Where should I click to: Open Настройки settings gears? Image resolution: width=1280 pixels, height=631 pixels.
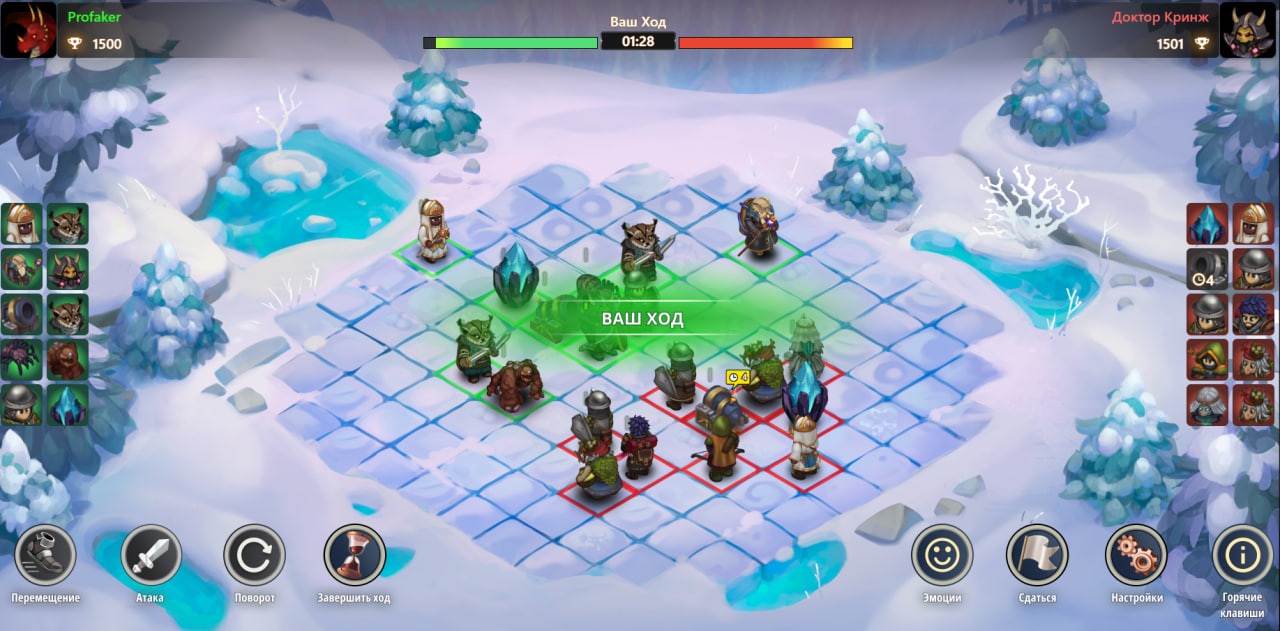(1136, 555)
